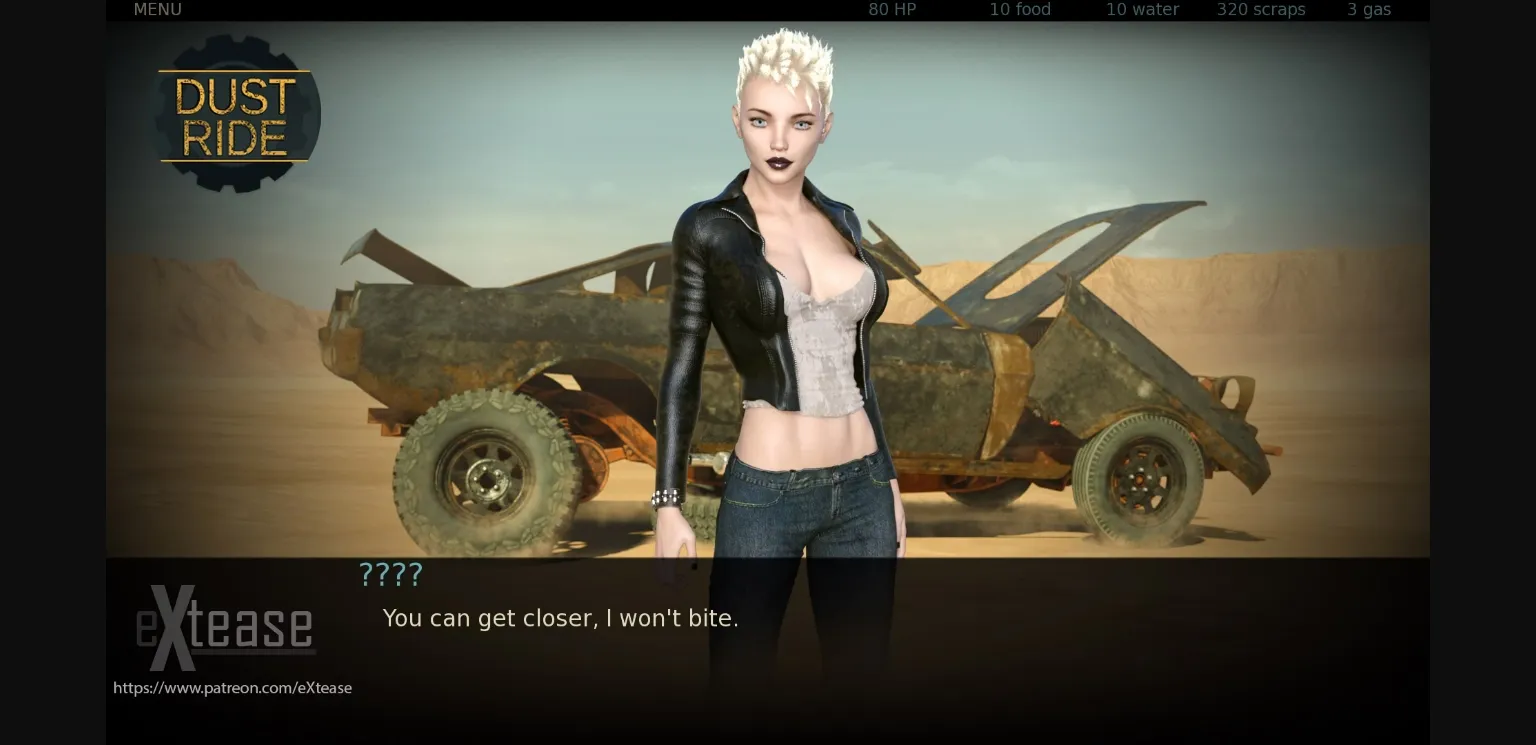Select the 80 HP health indicator
The height and width of the screenshot is (745, 1536).
(891, 9)
